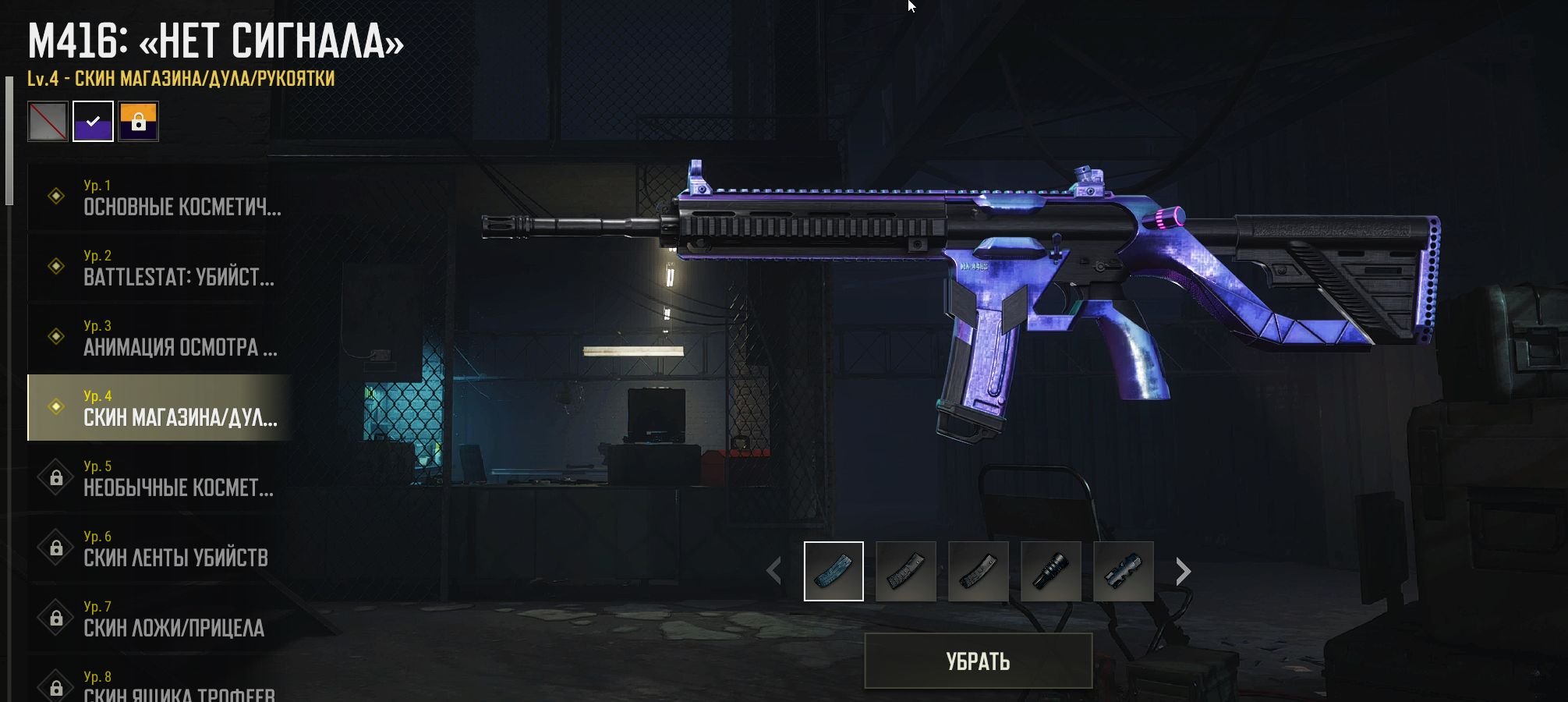Open the locked Ур. 8 Скин ящика трофеев
Image resolution: width=1568 pixels, height=702 pixels.
tap(160, 686)
